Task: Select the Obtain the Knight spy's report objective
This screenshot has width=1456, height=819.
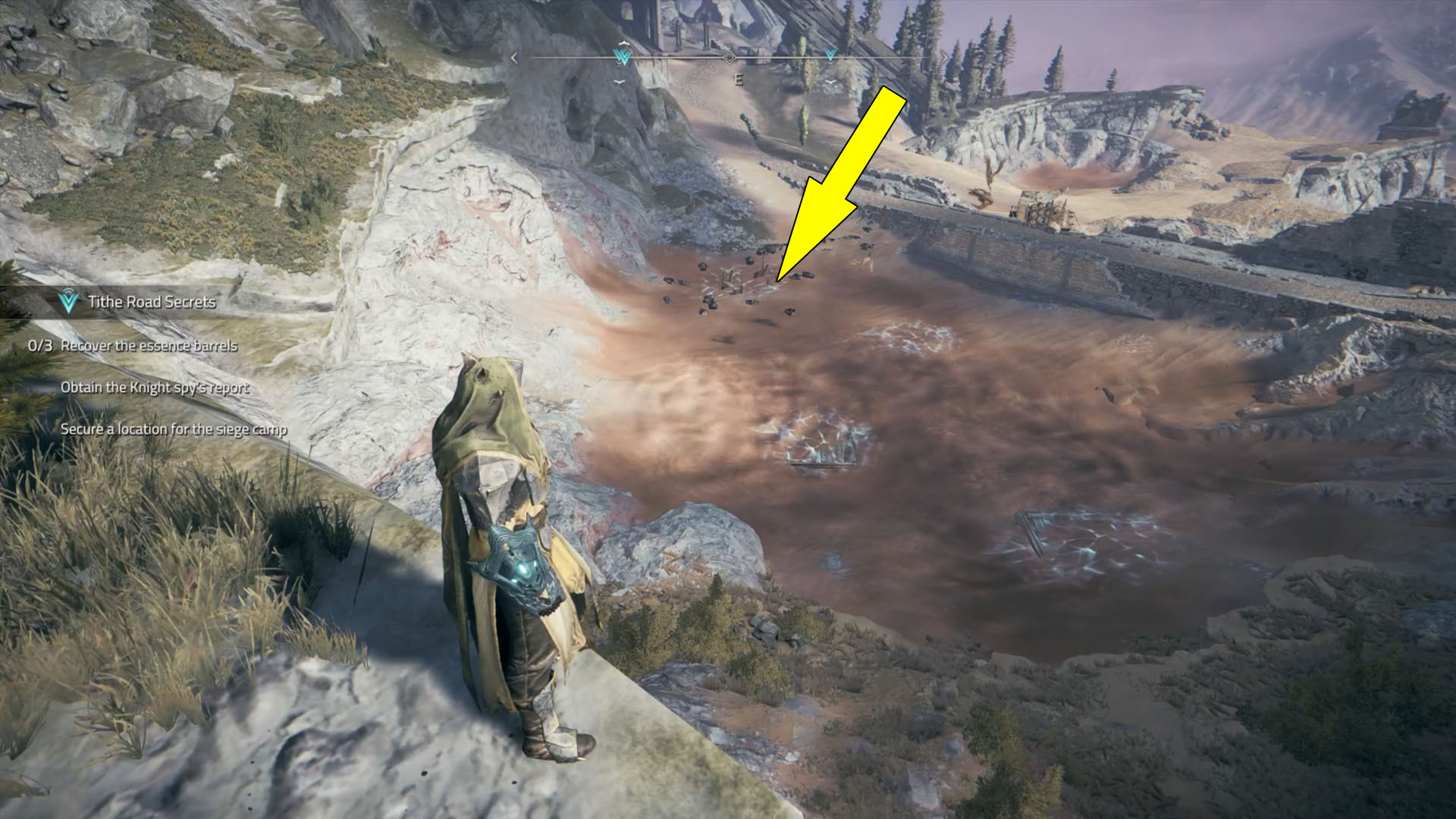Action: (155, 387)
